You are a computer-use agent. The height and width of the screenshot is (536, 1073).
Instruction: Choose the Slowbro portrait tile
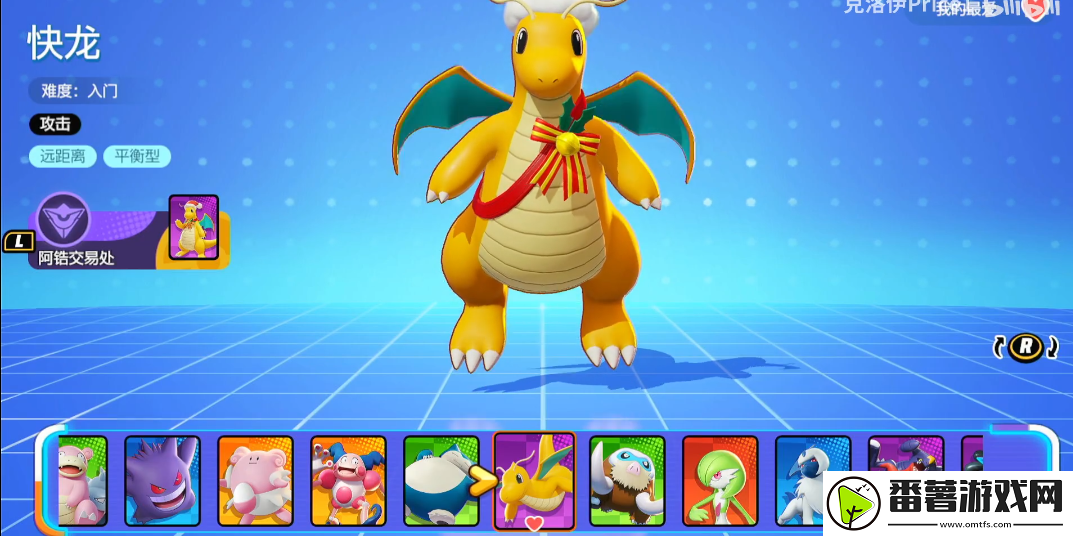coord(82,480)
